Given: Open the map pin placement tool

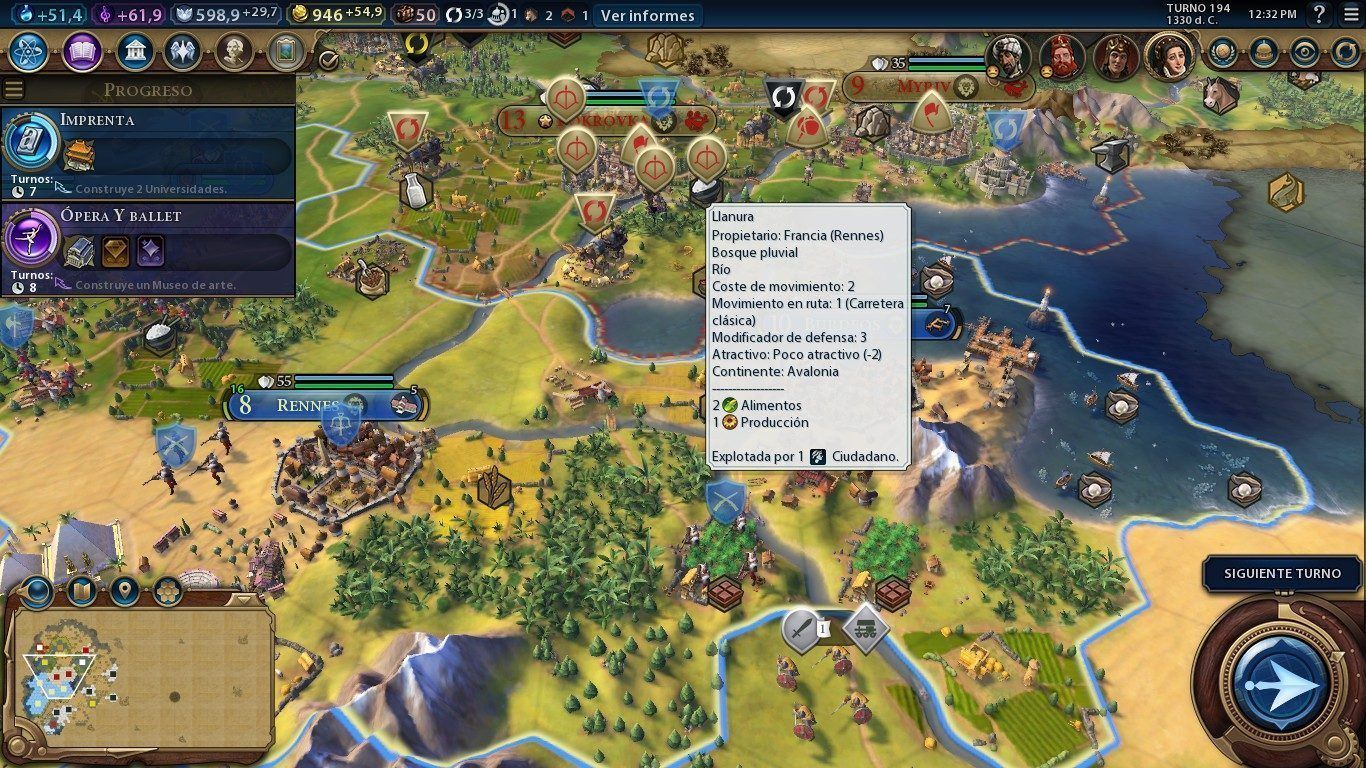Looking at the screenshot, I should coord(124,591).
